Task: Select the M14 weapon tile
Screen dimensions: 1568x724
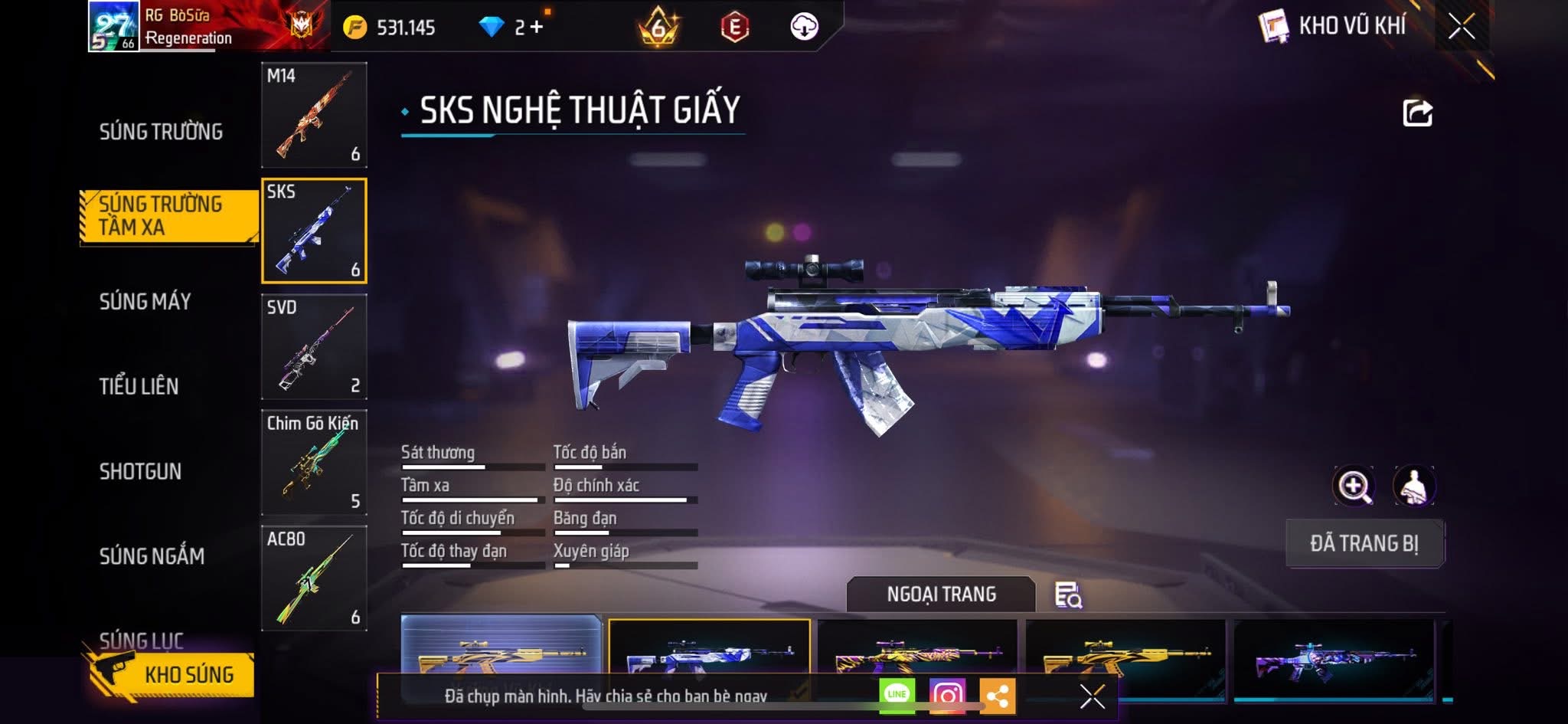Action: pyautogui.click(x=314, y=115)
